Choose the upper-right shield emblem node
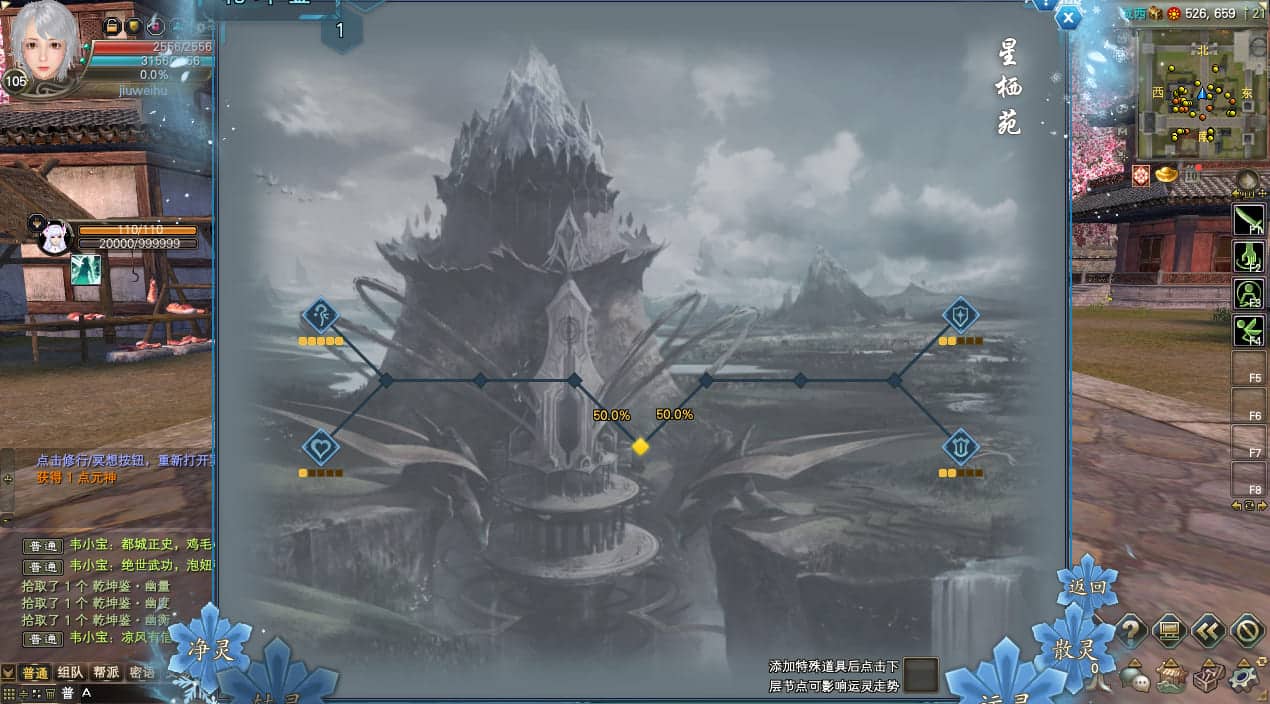1270x704 pixels. [960, 316]
